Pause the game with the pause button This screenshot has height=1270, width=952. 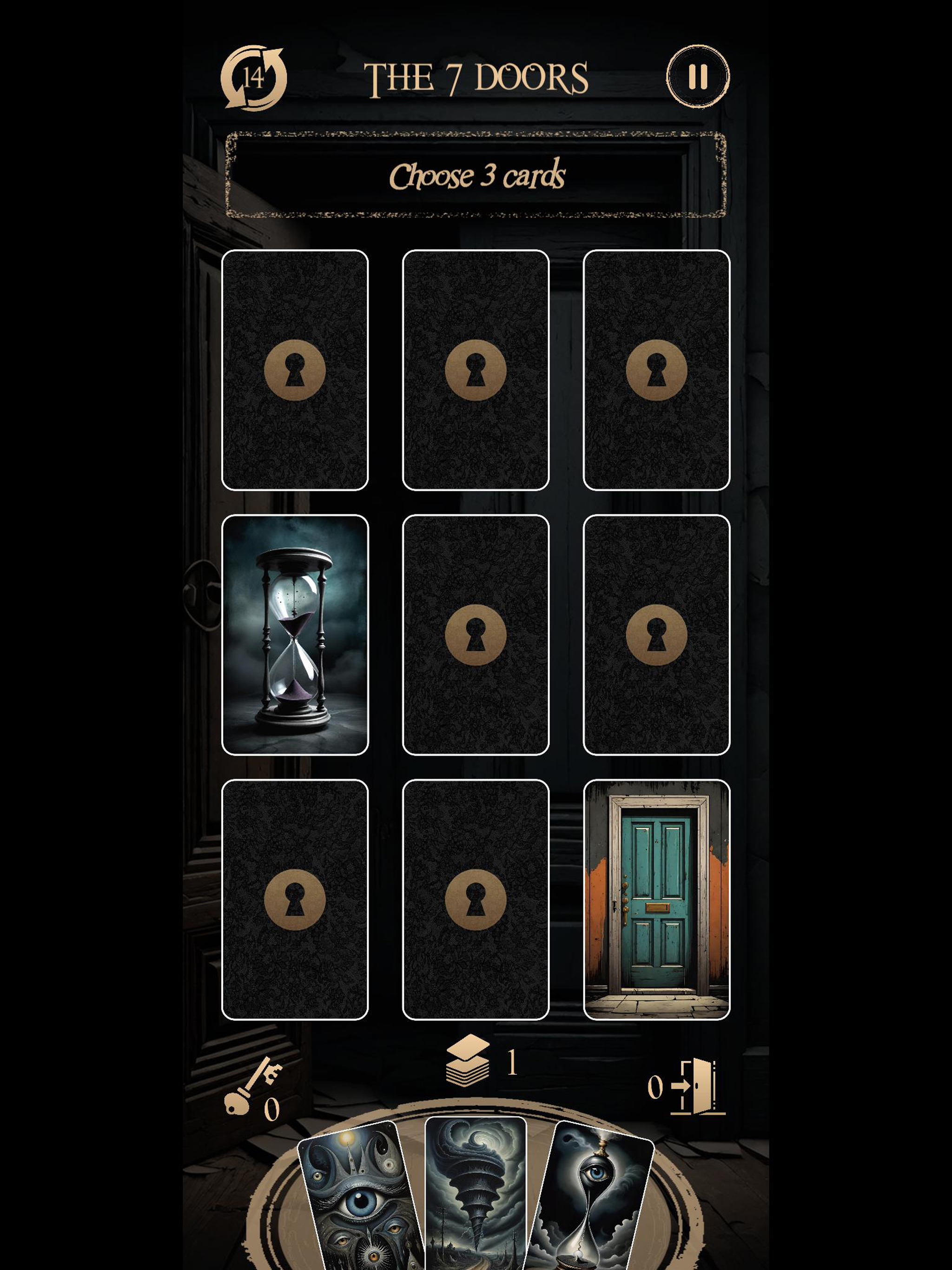pyautogui.click(x=698, y=77)
